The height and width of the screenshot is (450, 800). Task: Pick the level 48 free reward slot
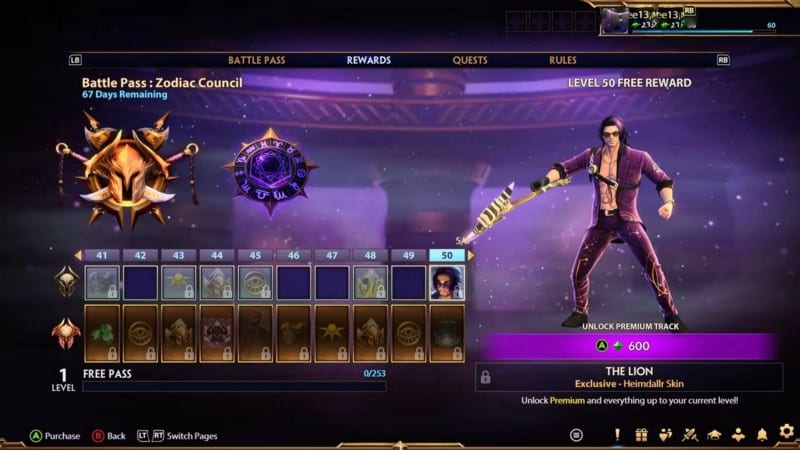point(370,283)
